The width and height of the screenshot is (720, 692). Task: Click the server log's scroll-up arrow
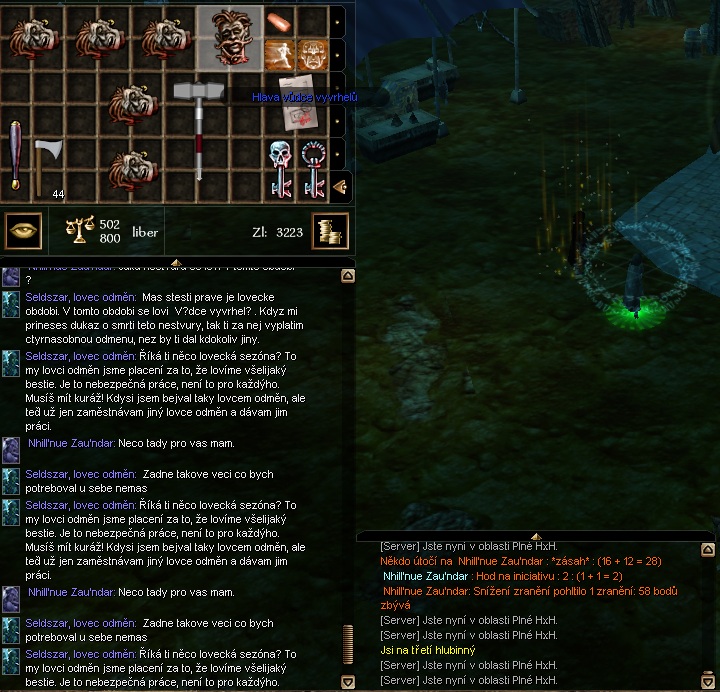coord(708,549)
